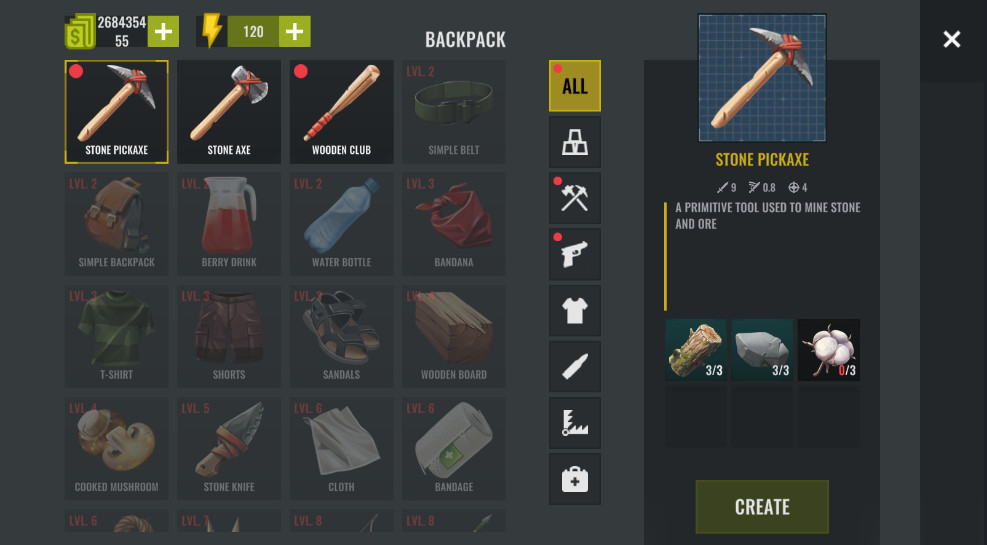Select the Stone Pickaxe recipe
987x545 pixels.
click(116, 112)
